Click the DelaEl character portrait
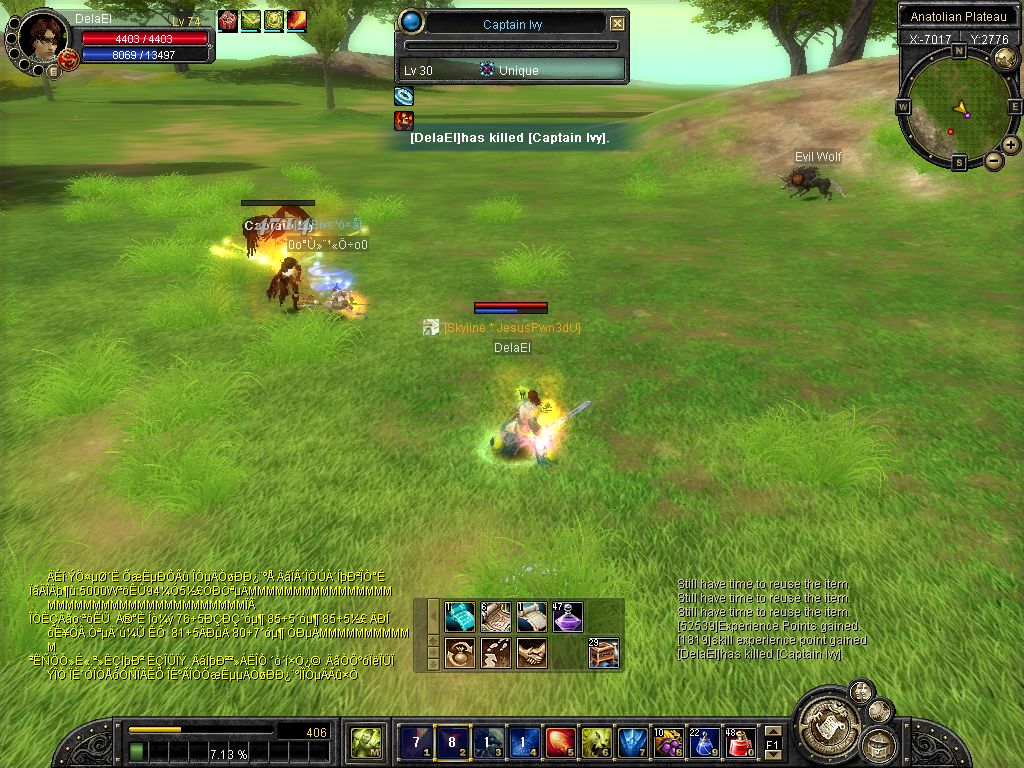The width and height of the screenshot is (1024, 768). click(x=43, y=38)
